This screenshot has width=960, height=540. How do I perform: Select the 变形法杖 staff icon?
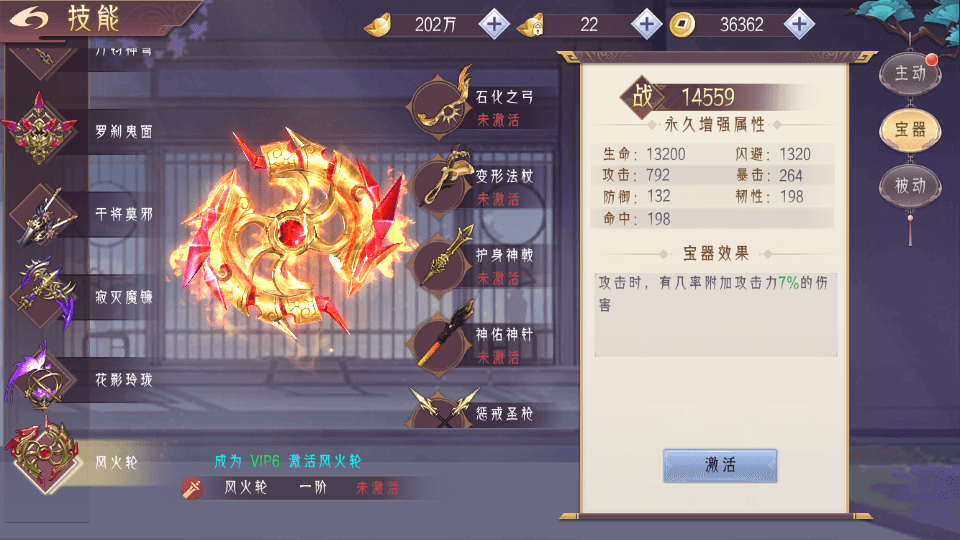pyautogui.click(x=441, y=183)
